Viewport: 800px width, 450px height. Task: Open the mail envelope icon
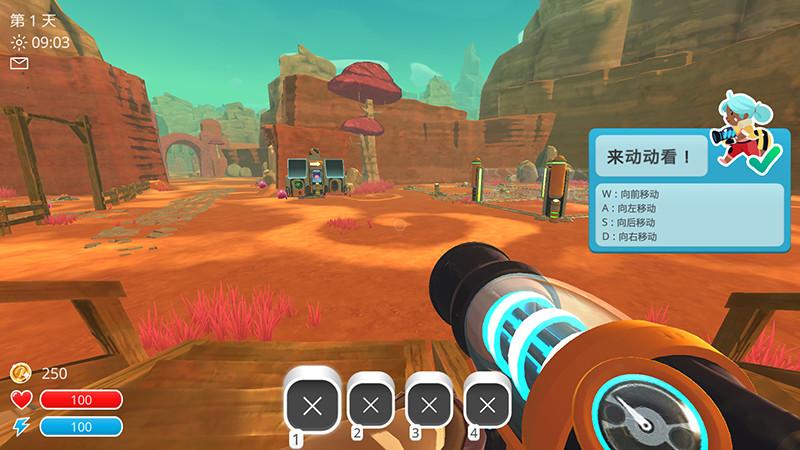(x=19, y=63)
